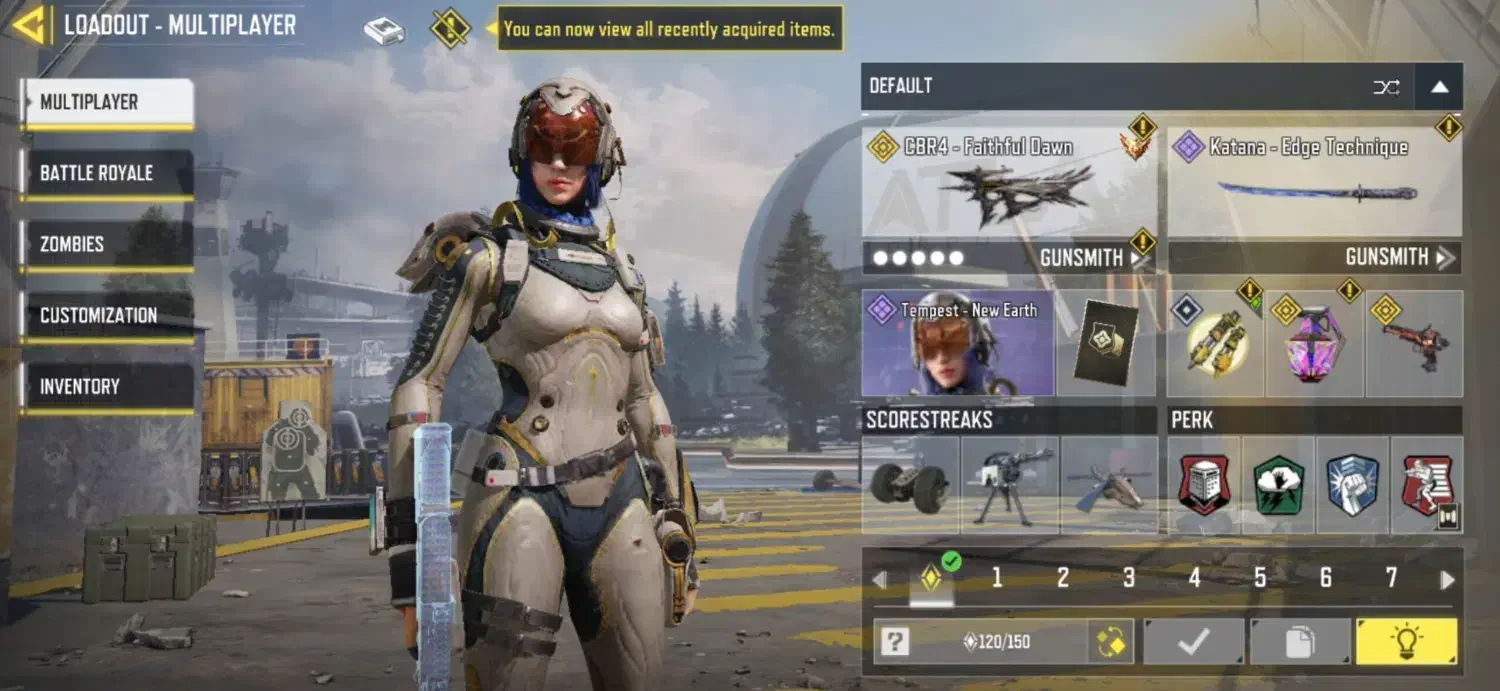Select the Customization tab

tap(107, 315)
